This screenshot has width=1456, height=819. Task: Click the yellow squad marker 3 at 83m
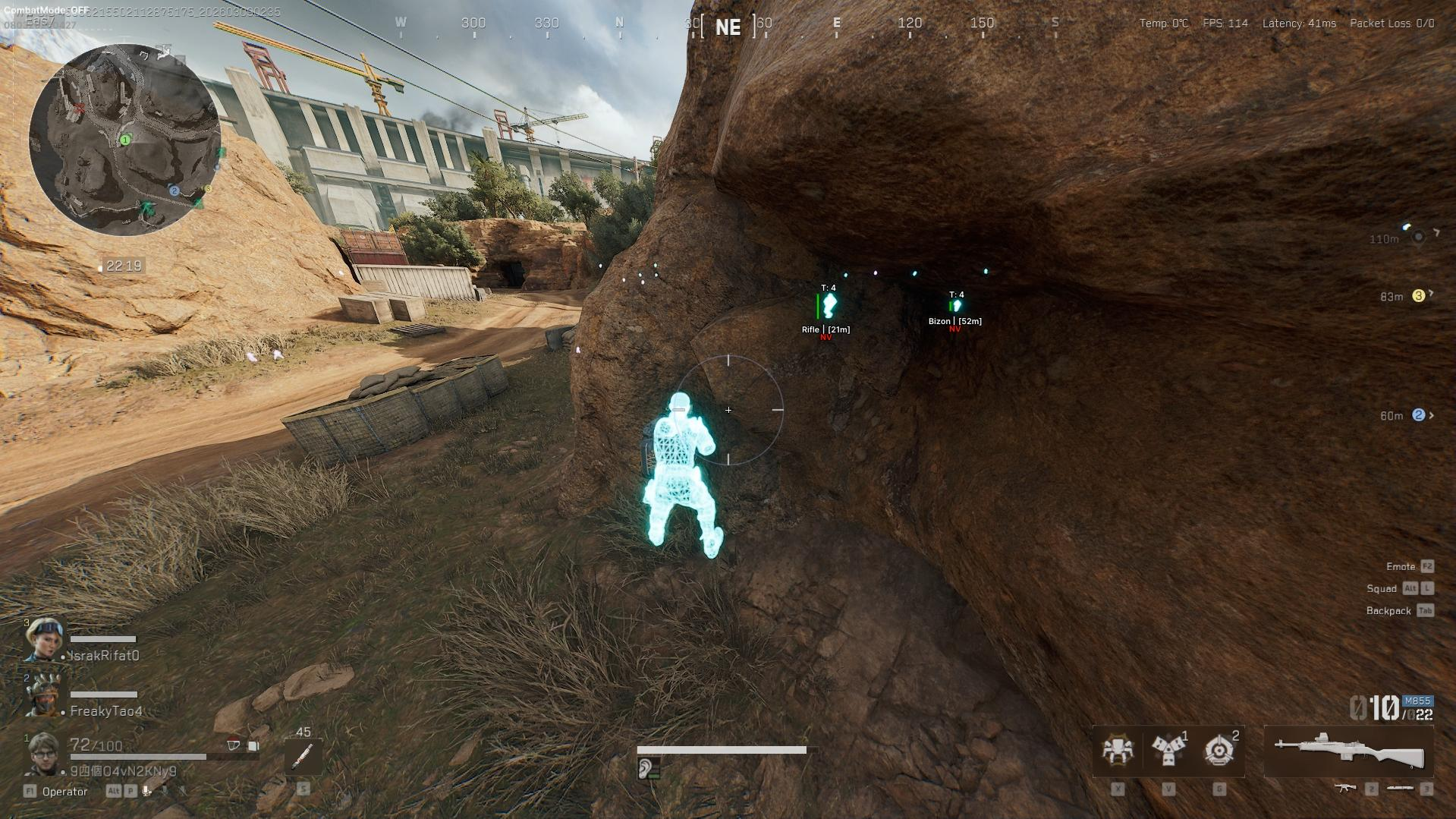(1418, 296)
